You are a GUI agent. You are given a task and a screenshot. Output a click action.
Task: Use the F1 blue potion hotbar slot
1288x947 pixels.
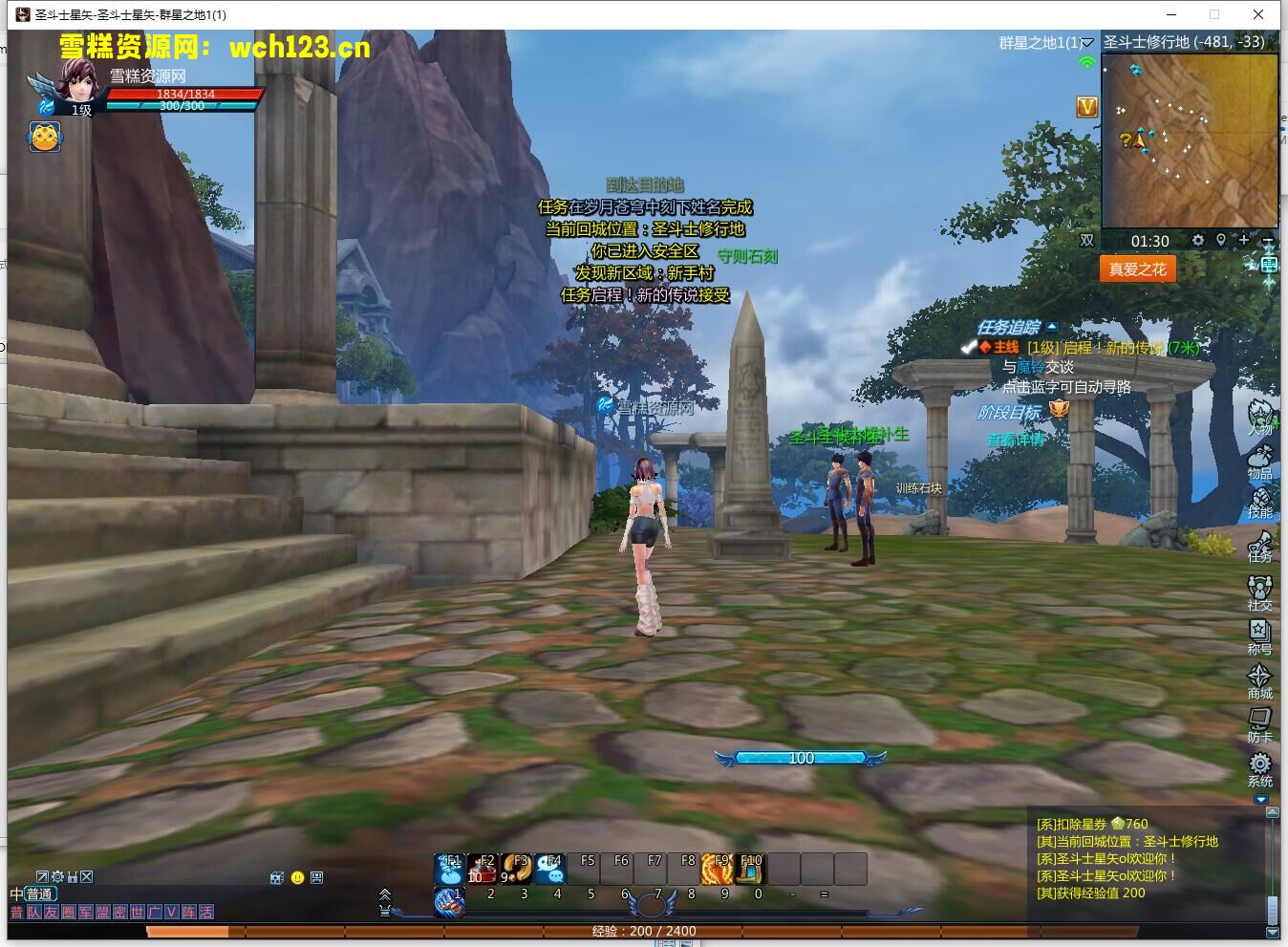(450, 869)
